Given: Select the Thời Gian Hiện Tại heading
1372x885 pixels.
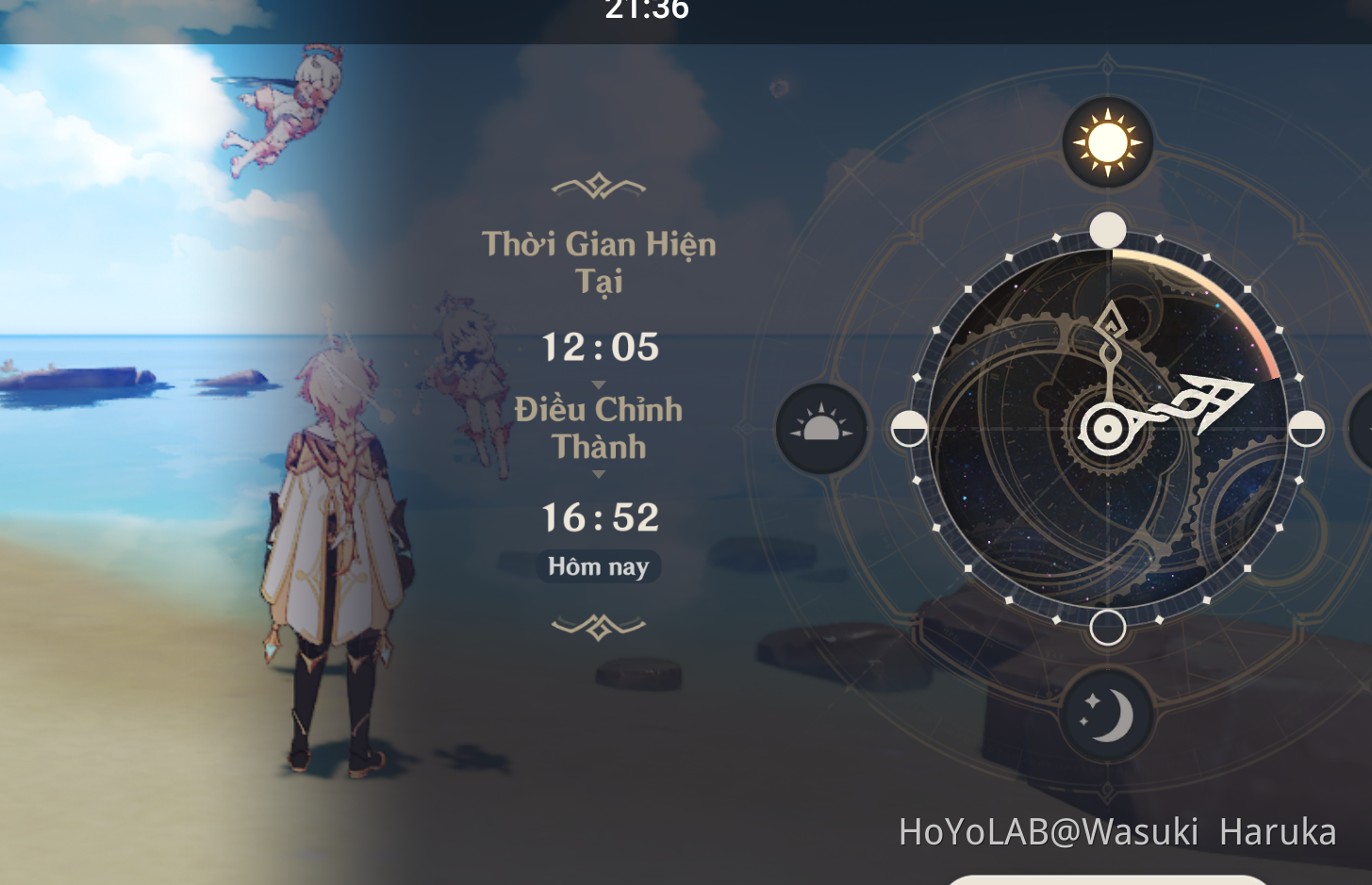Looking at the screenshot, I should 600,262.
